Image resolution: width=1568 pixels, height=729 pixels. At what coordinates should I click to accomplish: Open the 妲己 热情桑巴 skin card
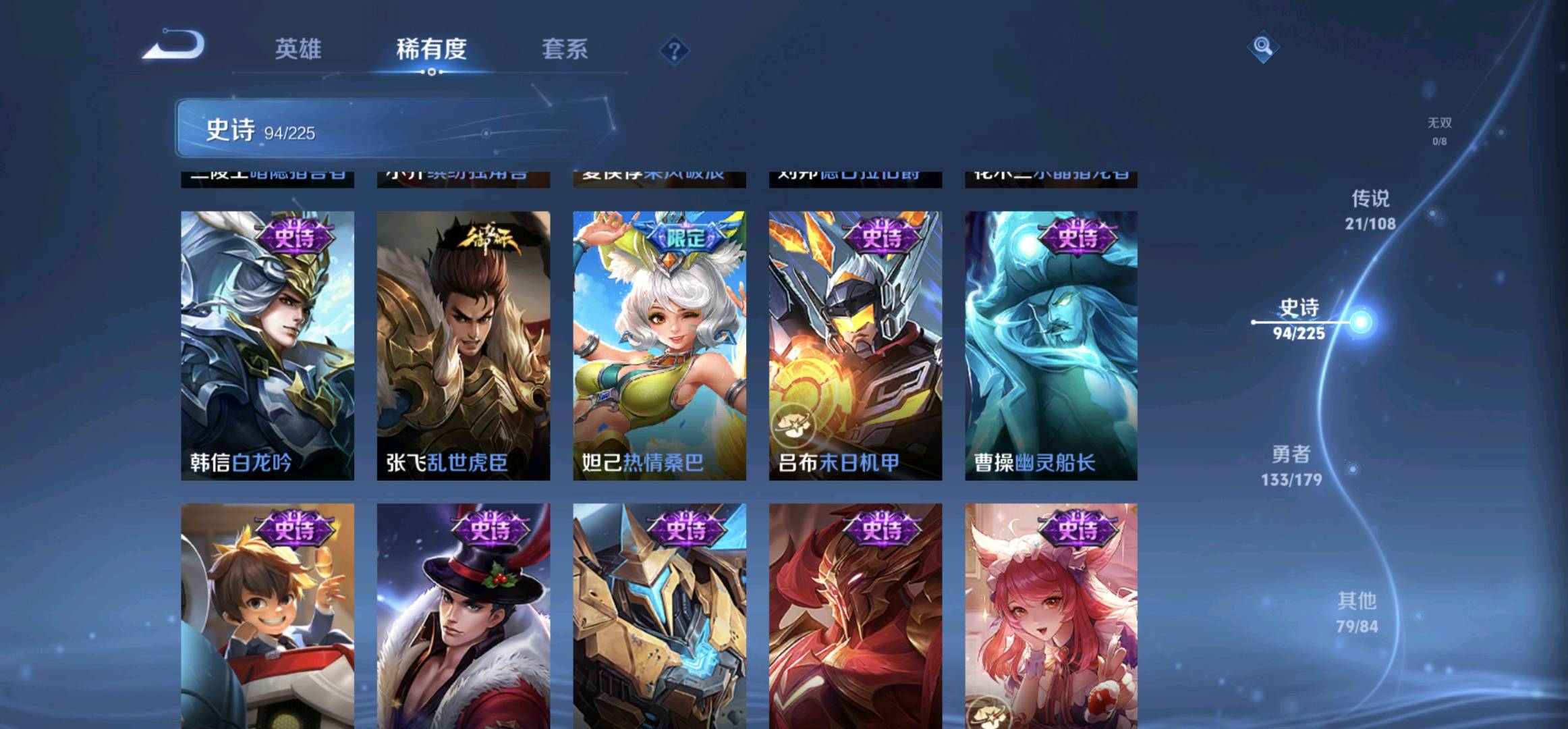click(659, 346)
